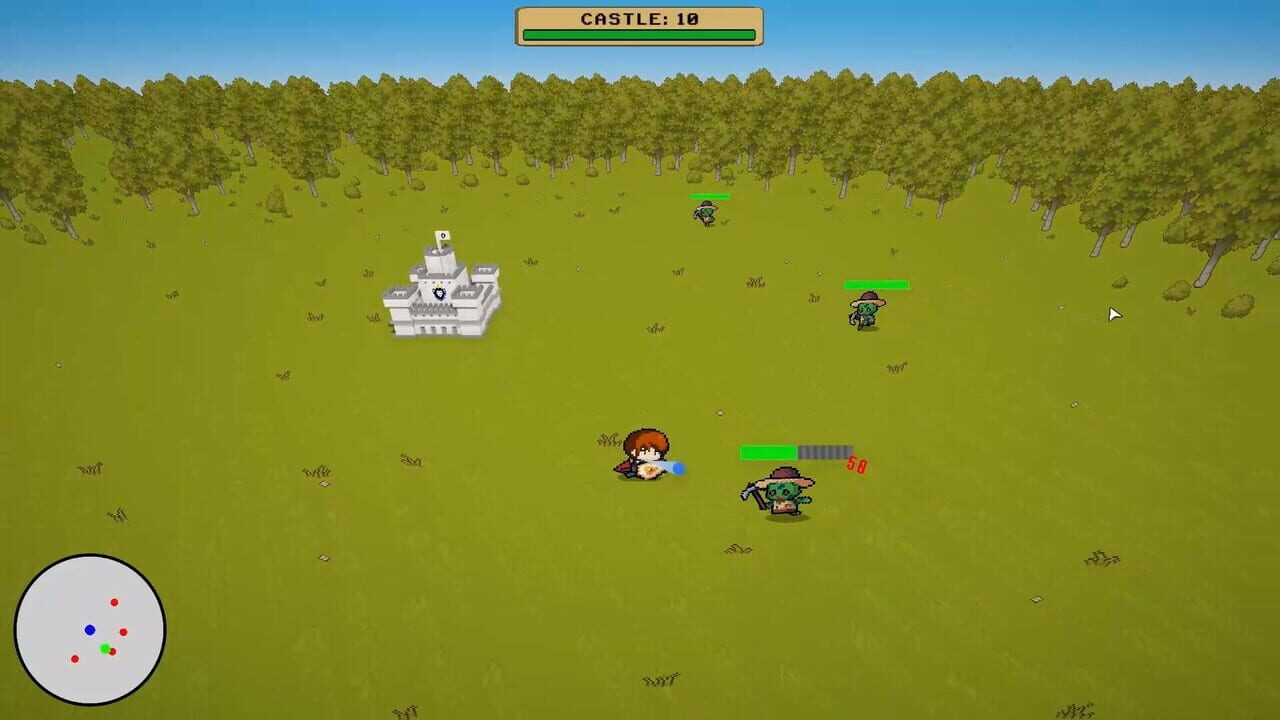Click the straw-hat goblin's full health bar

tap(879, 285)
